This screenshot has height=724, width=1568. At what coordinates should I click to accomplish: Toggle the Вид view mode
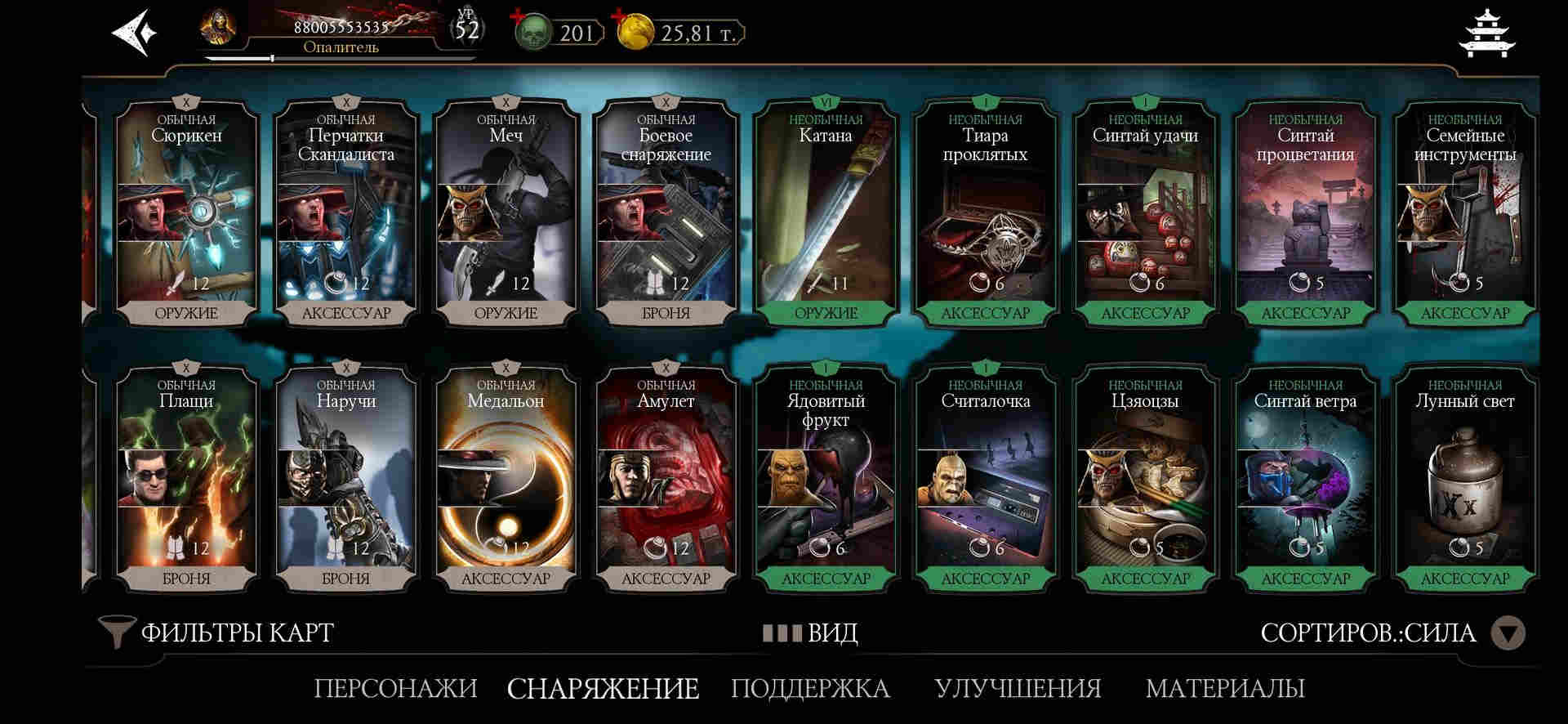click(x=810, y=633)
